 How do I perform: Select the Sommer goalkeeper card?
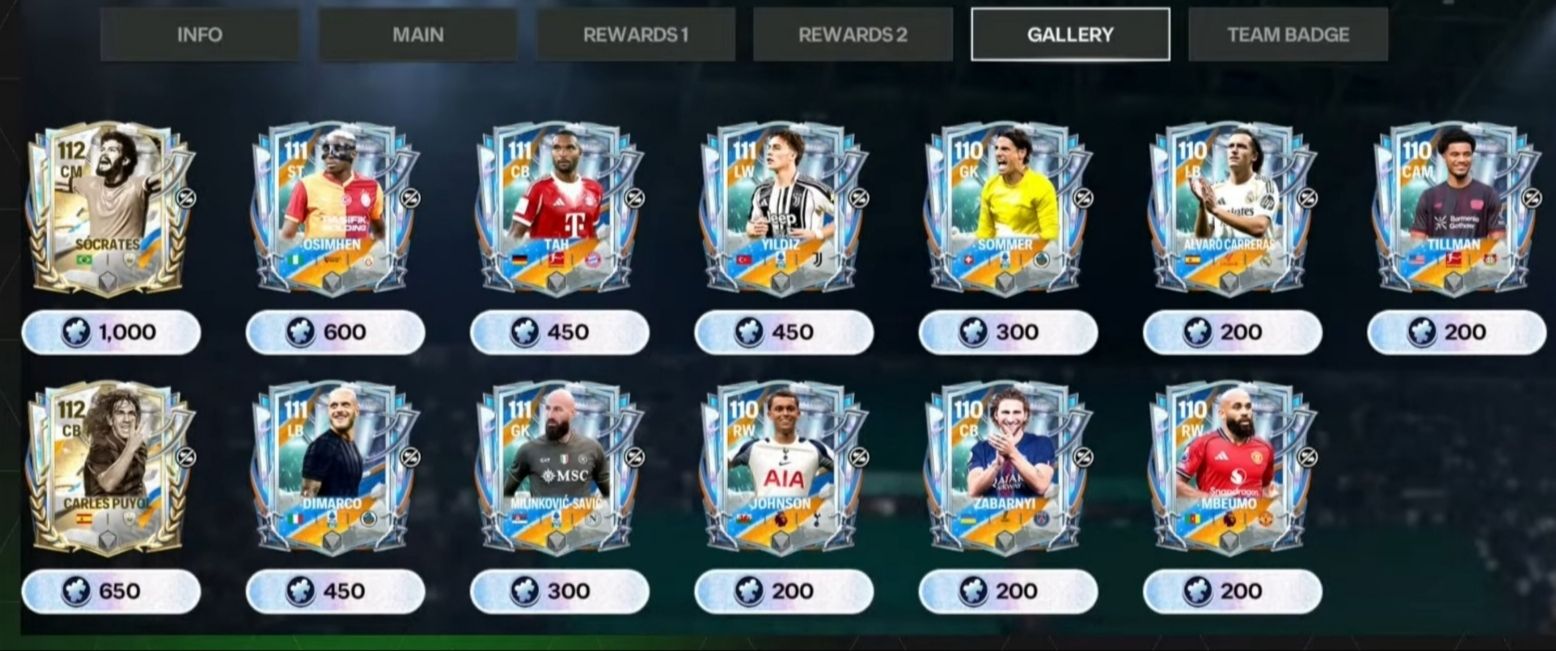click(x=1007, y=208)
